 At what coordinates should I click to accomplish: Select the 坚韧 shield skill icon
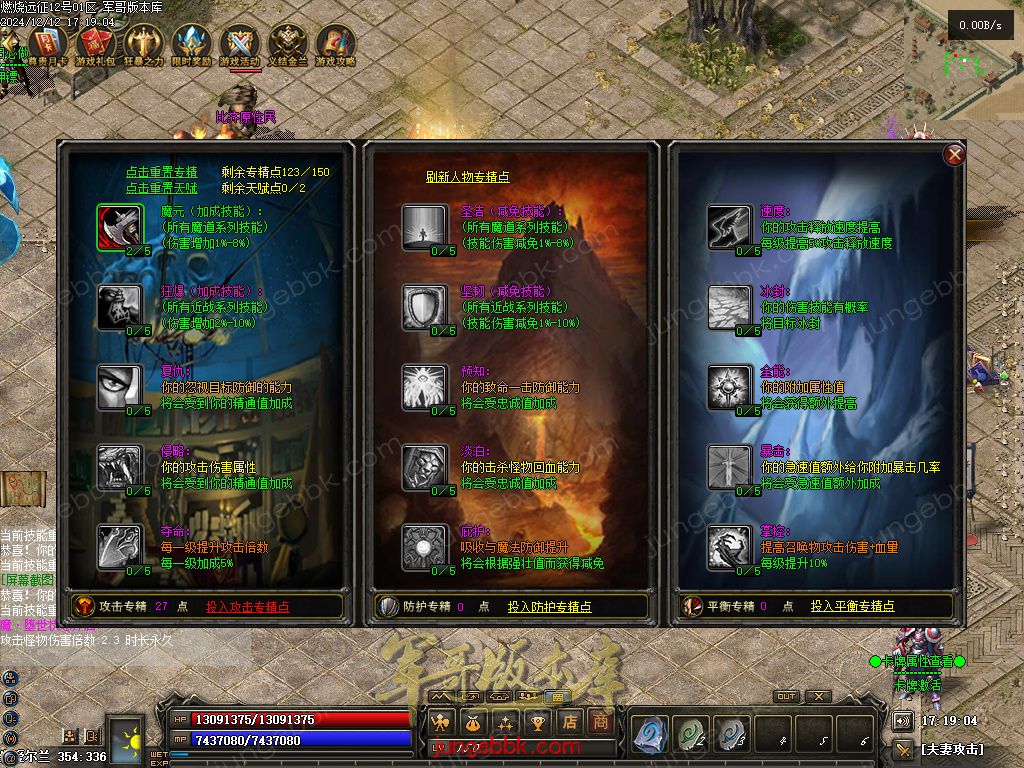point(424,307)
